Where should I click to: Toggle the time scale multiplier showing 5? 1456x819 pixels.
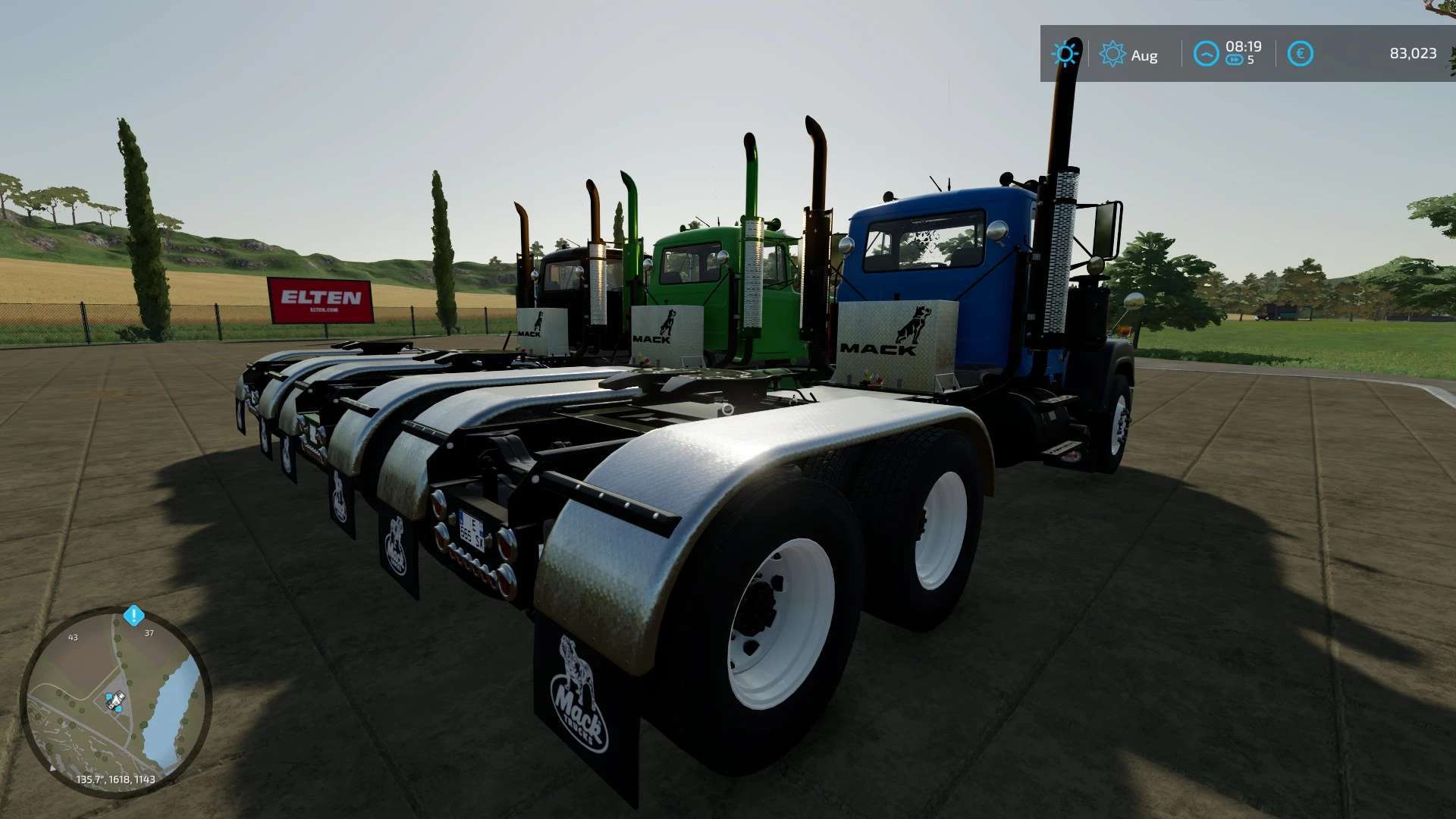point(1250,60)
